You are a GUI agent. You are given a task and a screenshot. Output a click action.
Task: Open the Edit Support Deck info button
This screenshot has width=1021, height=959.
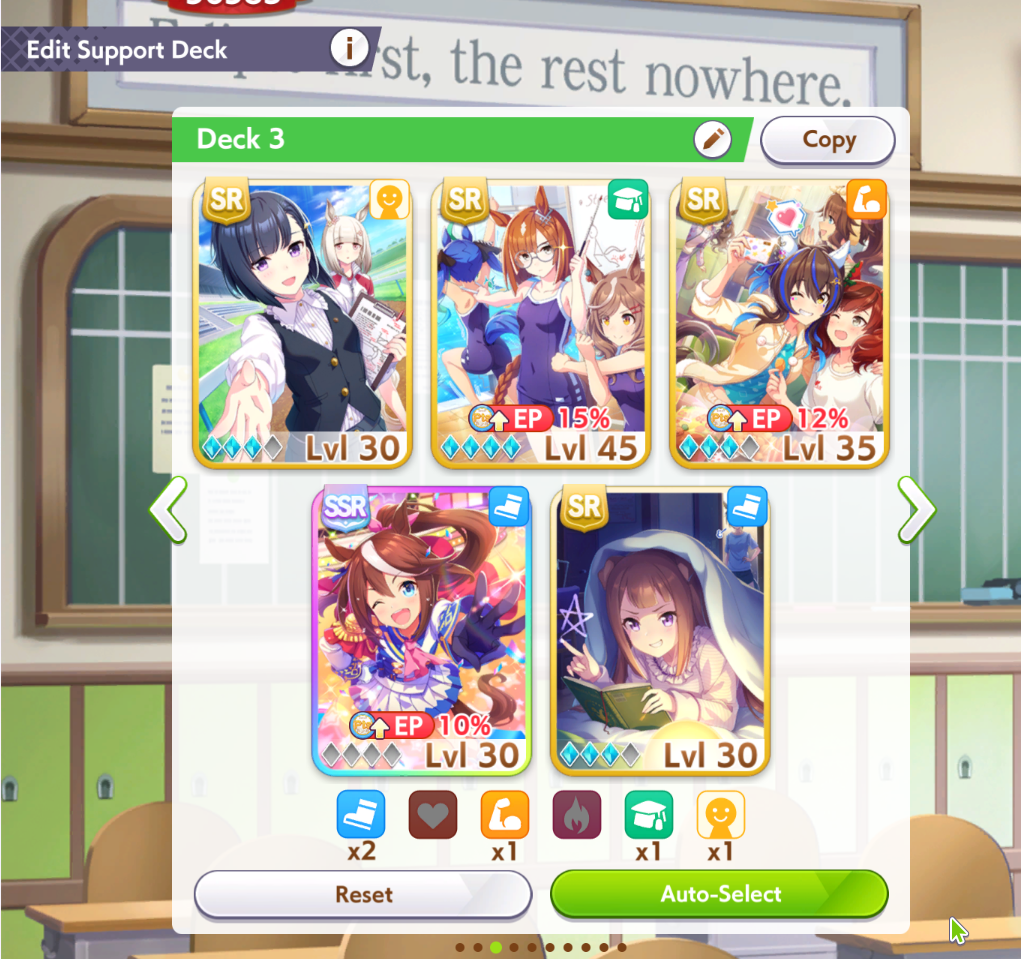[x=349, y=47]
